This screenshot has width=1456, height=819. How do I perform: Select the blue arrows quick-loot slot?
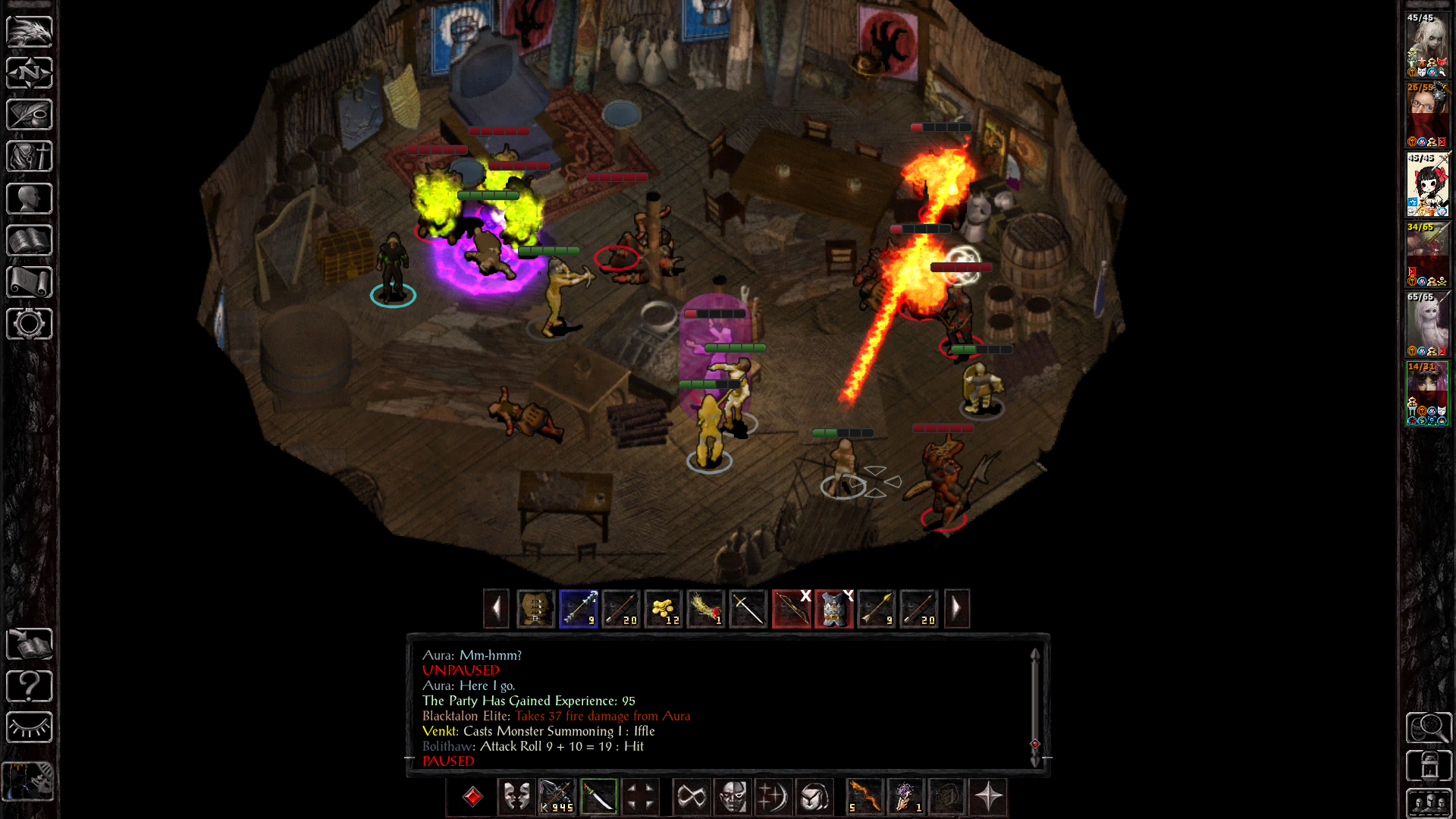click(x=579, y=609)
